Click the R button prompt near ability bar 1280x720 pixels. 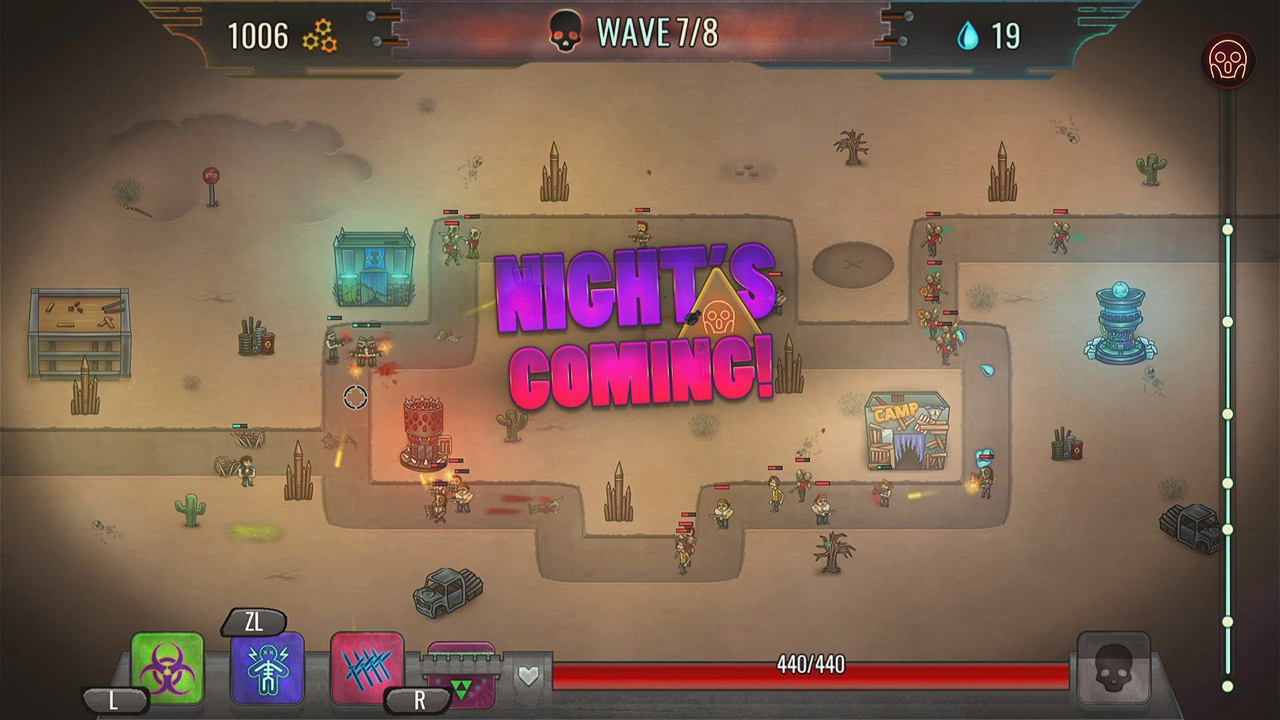(419, 701)
